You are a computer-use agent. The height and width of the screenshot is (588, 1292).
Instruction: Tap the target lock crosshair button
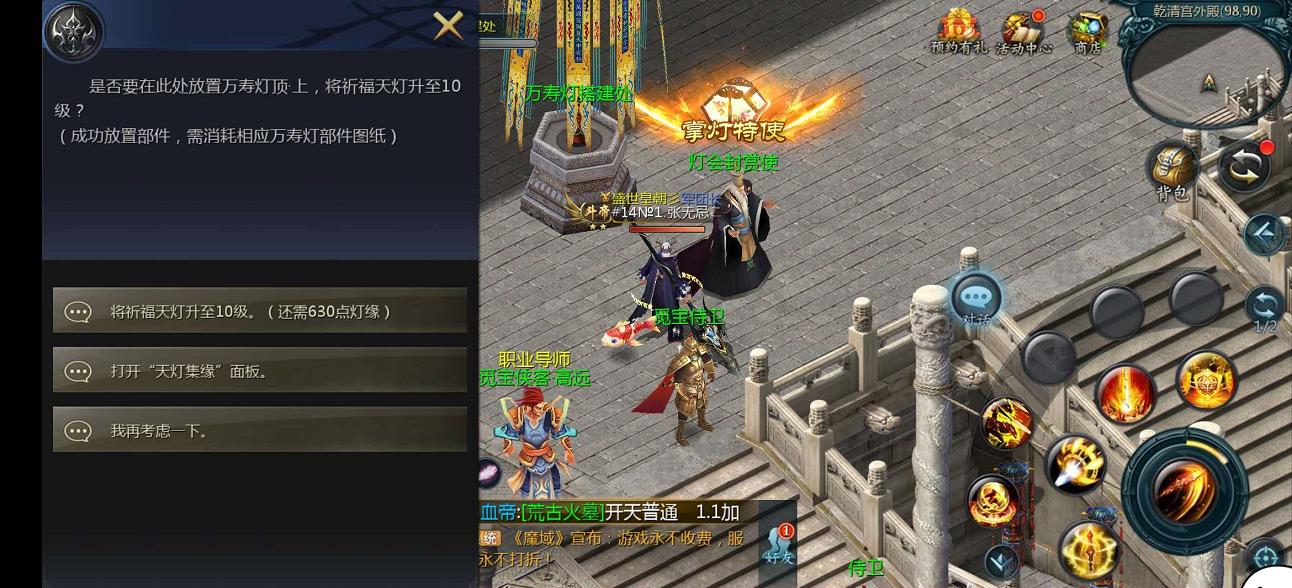[1265, 557]
